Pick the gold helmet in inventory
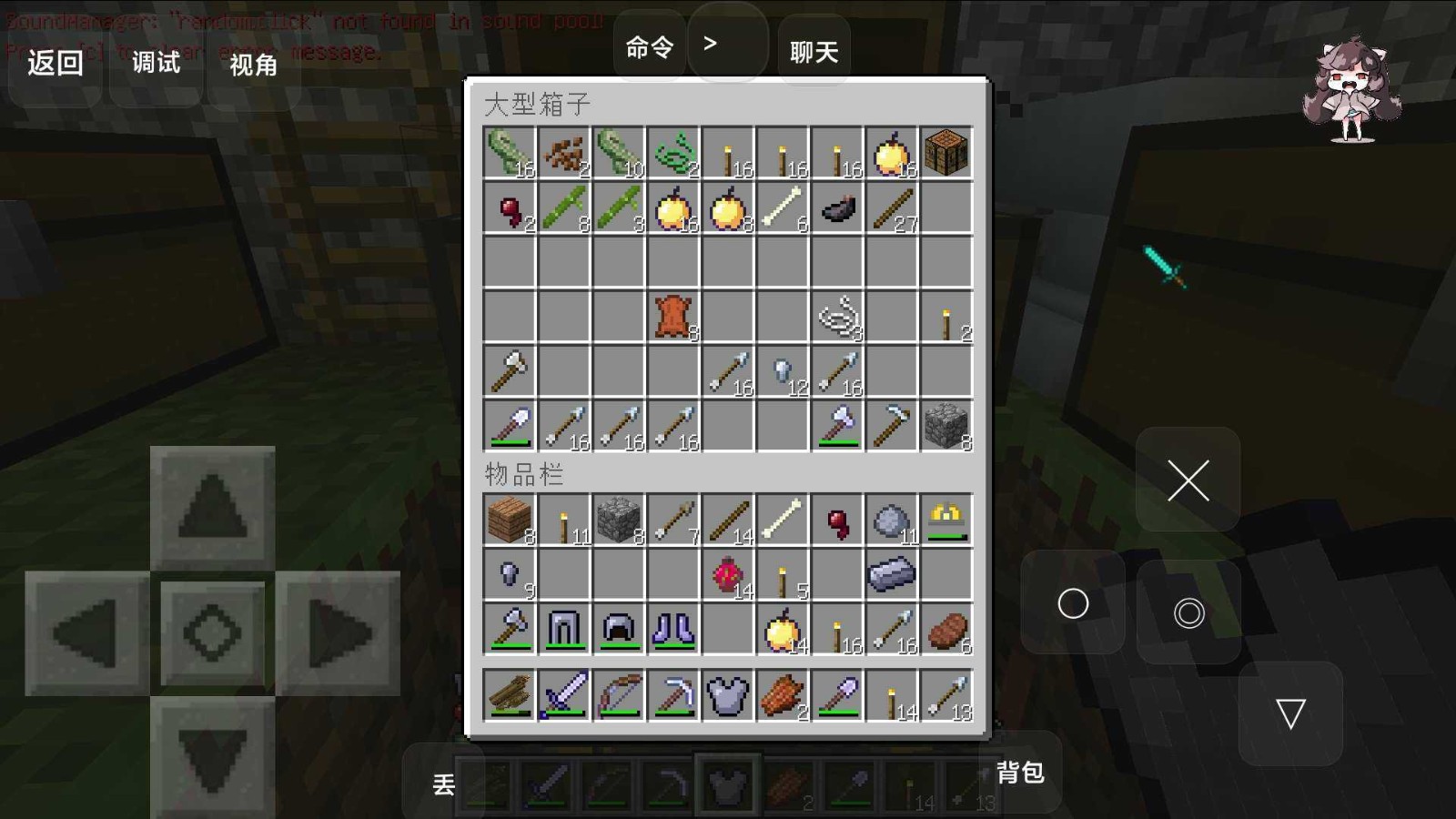 (x=945, y=520)
